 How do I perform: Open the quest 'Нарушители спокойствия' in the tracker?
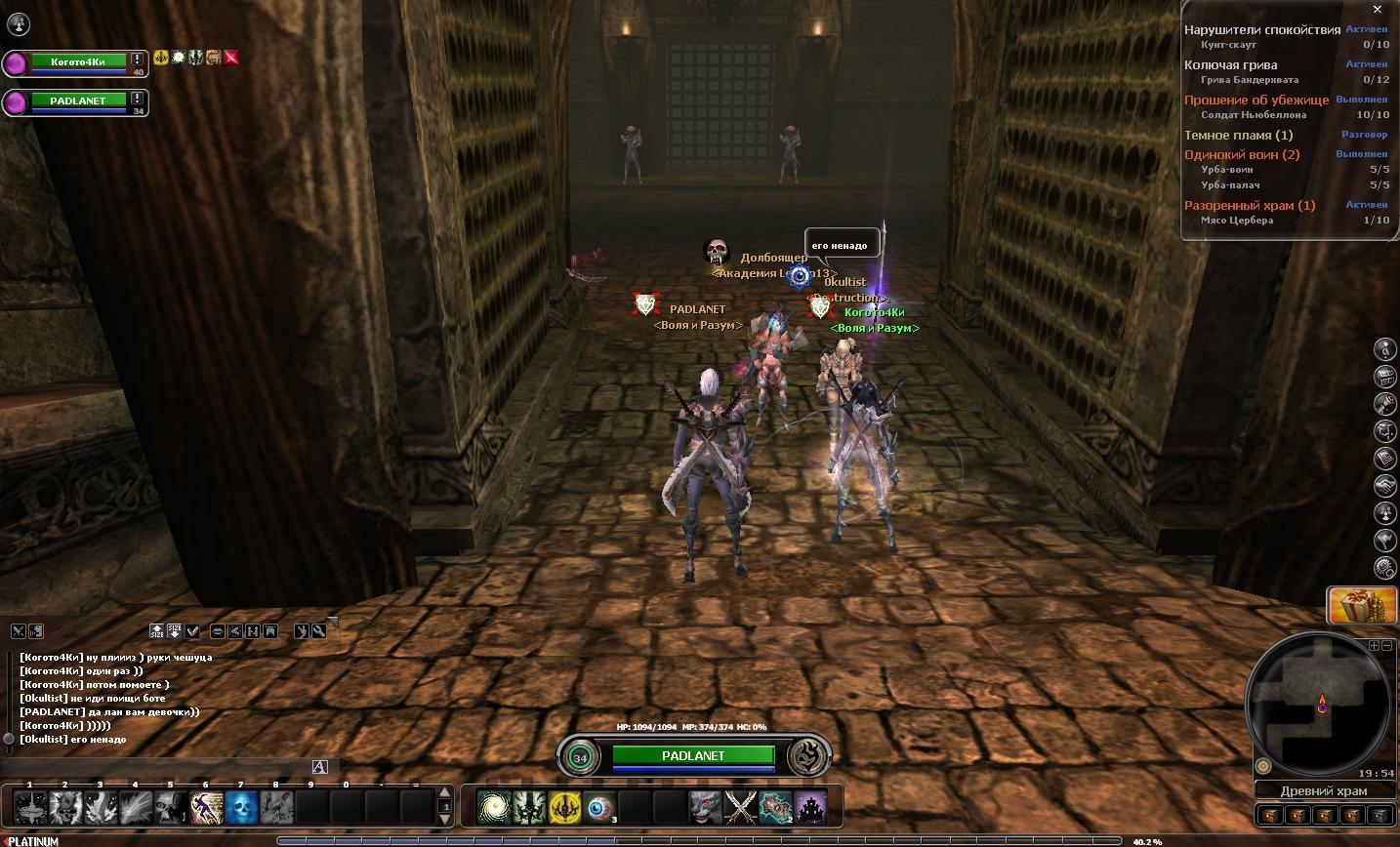pos(1262,30)
